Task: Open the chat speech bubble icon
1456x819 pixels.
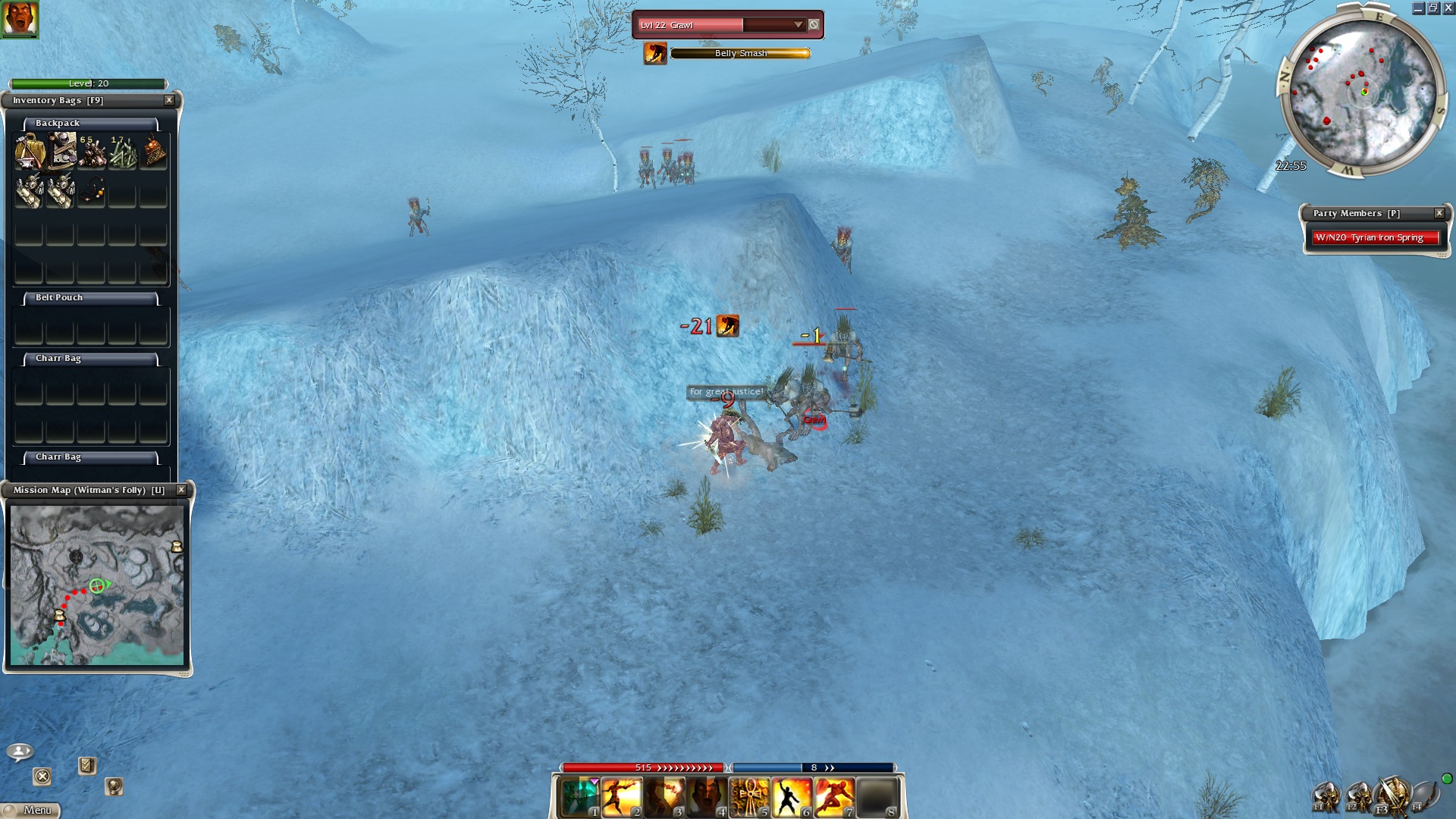Action: pos(19,752)
